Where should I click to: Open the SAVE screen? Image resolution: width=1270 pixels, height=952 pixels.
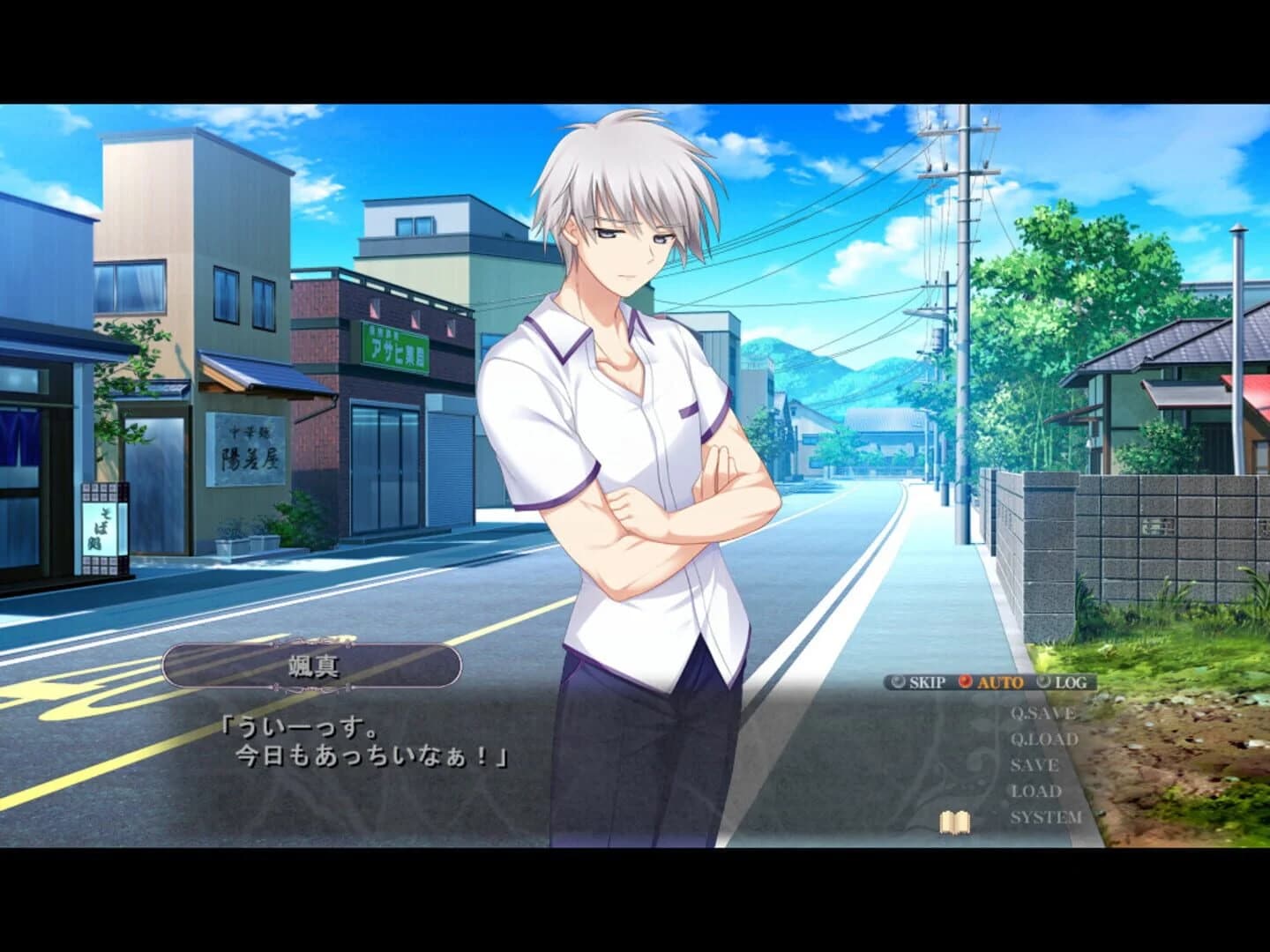click(x=1035, y=765)
